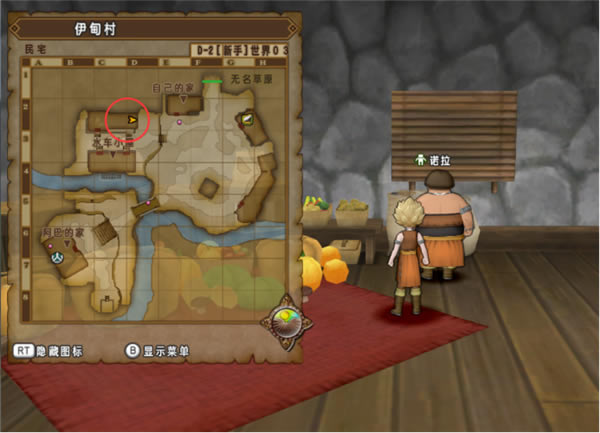Select the blue round marker near 阿巴的家
This screenshot has width=600, height=433.
pyautogui.click(x=57, y=256)
